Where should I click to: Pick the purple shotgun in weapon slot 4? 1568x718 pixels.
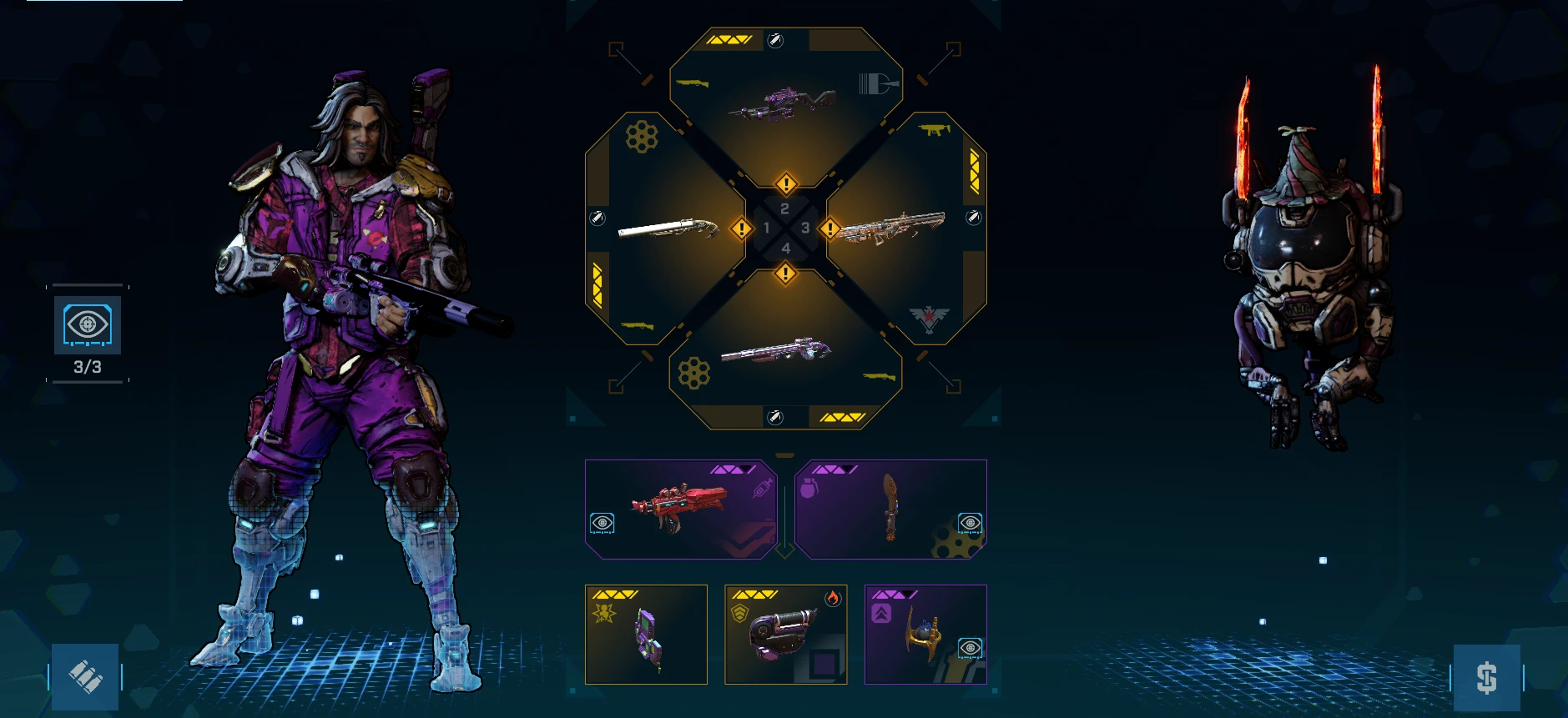[x=776, y=352]
